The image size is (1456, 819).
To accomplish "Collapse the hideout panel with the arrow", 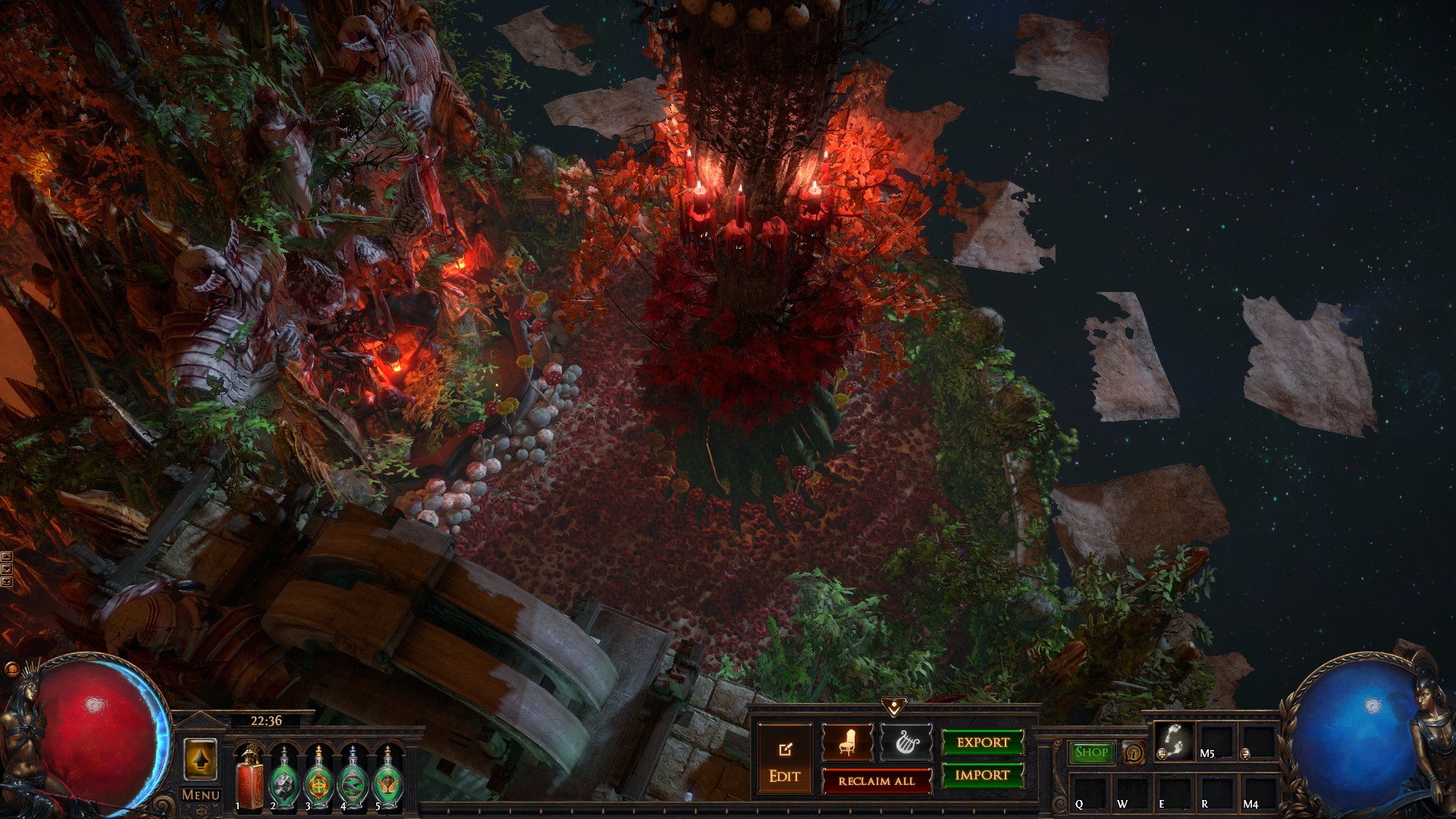I will [x=895, y=708].
